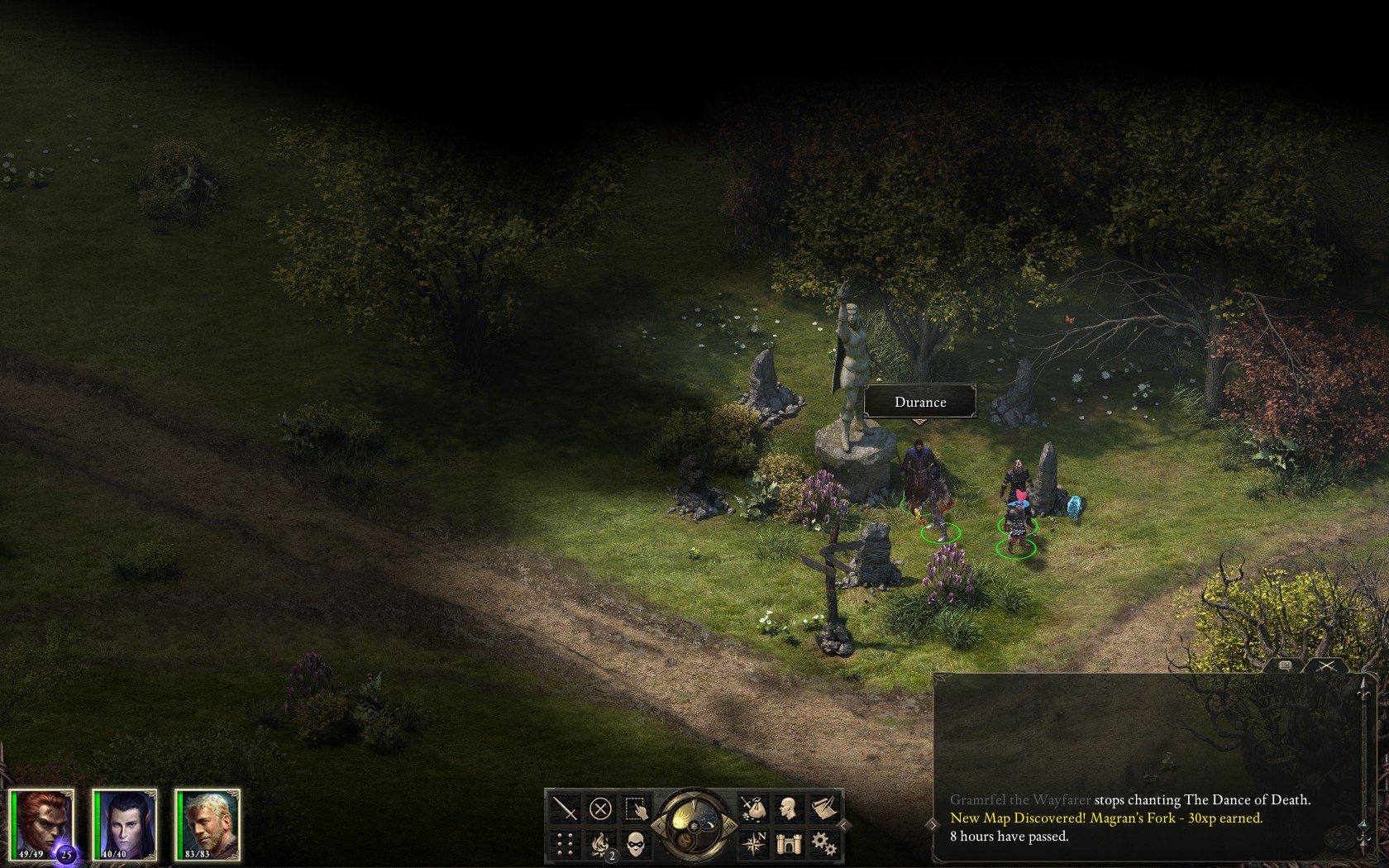Open the Inventory coin bag icon
Viewport: 1389px width, 868px height.
pyautogui.click(x=753, y=809)
